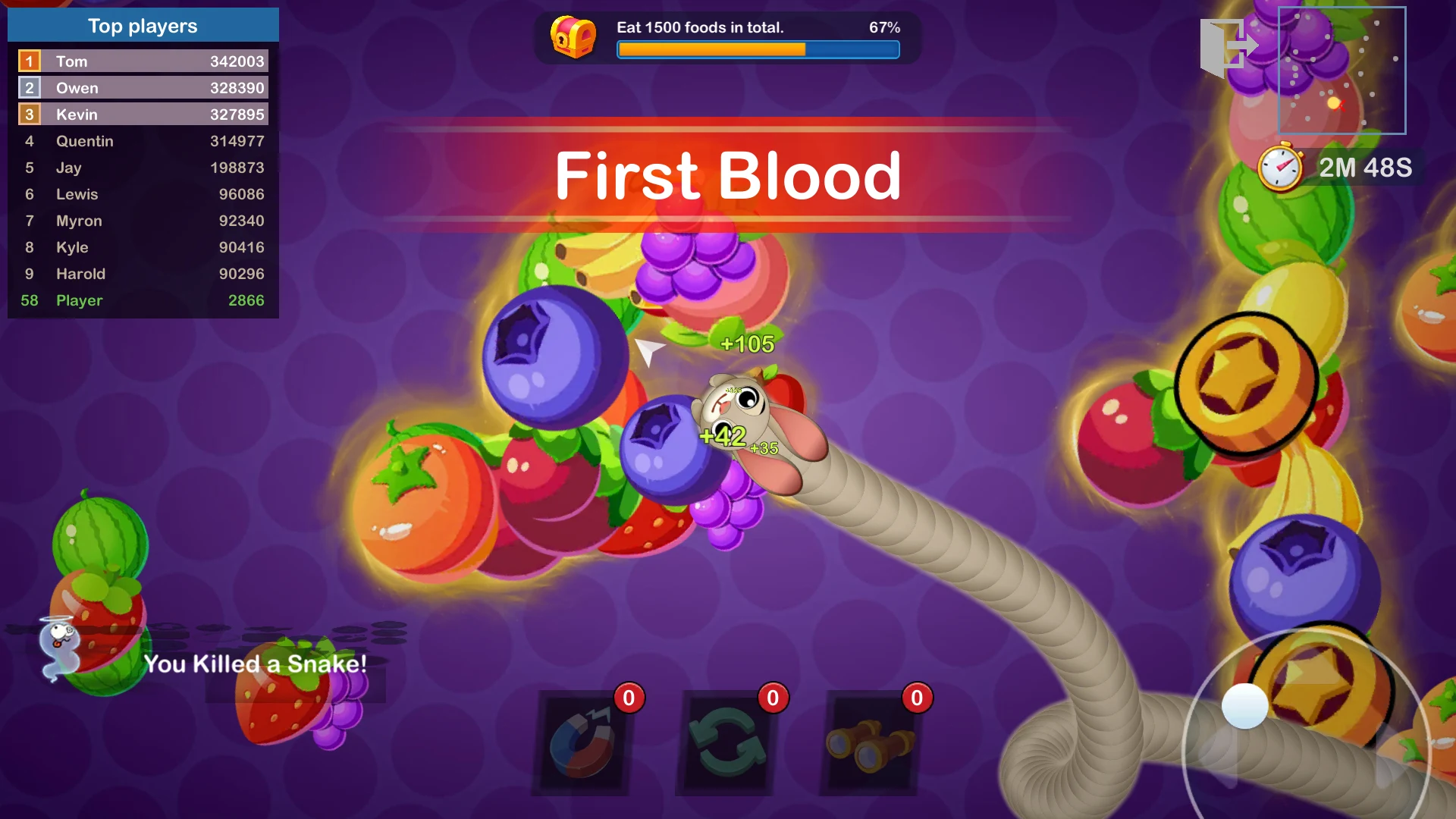
Task: Tap the white joystick knob
Action: point(1244,706)
